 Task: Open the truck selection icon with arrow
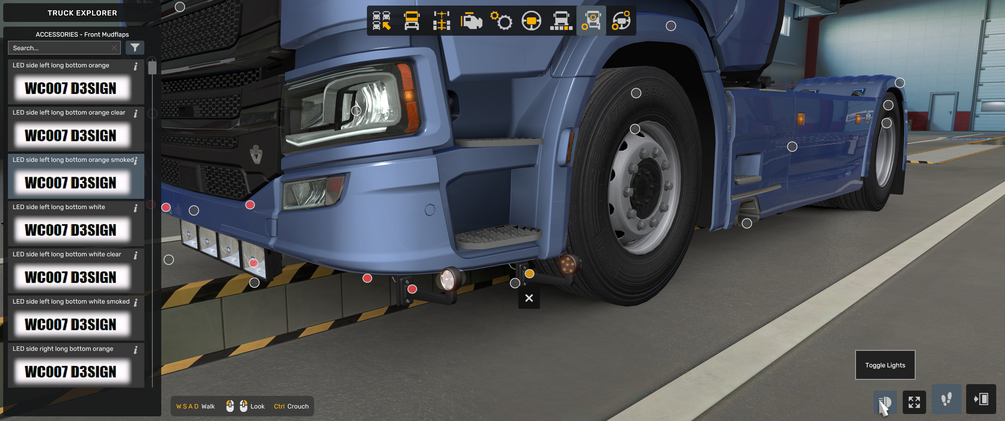coord(382,21)
